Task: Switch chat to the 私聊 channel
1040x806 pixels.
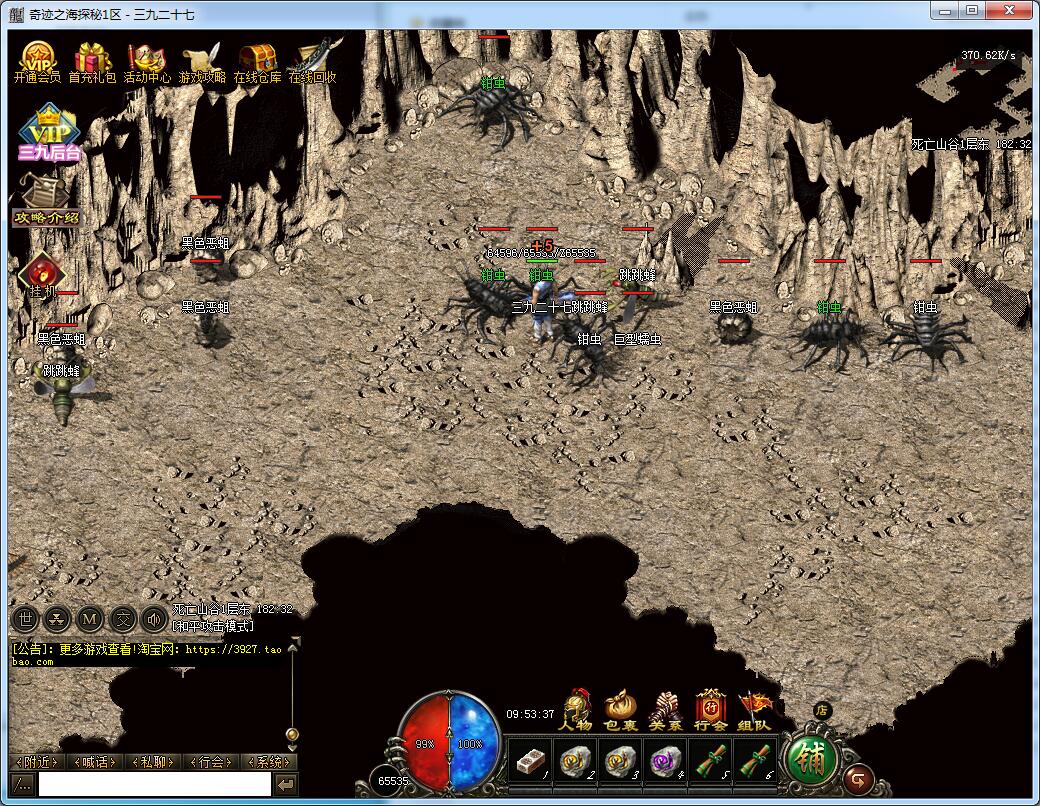Action: [x=153, y=762]
